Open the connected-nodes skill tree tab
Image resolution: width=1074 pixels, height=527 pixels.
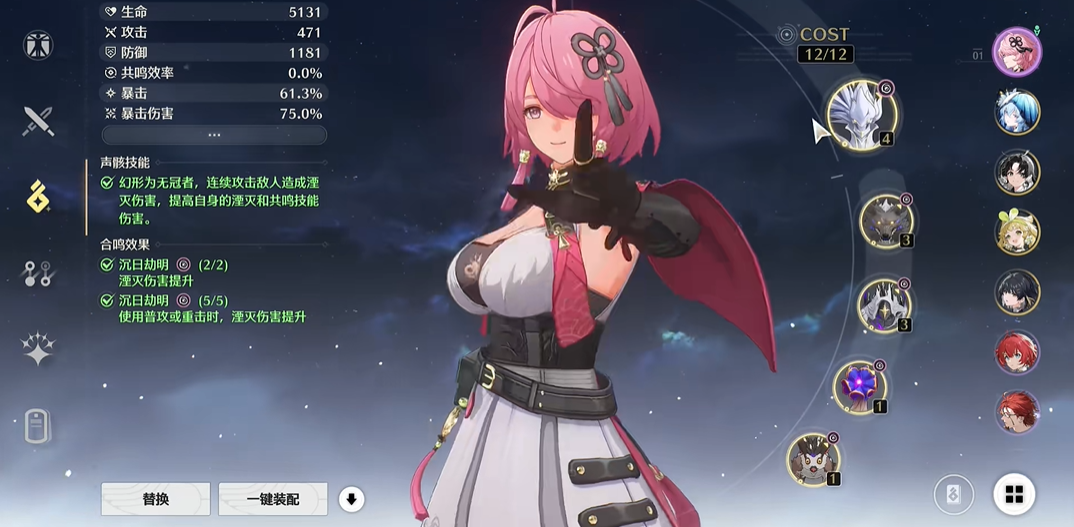[38, 273]
